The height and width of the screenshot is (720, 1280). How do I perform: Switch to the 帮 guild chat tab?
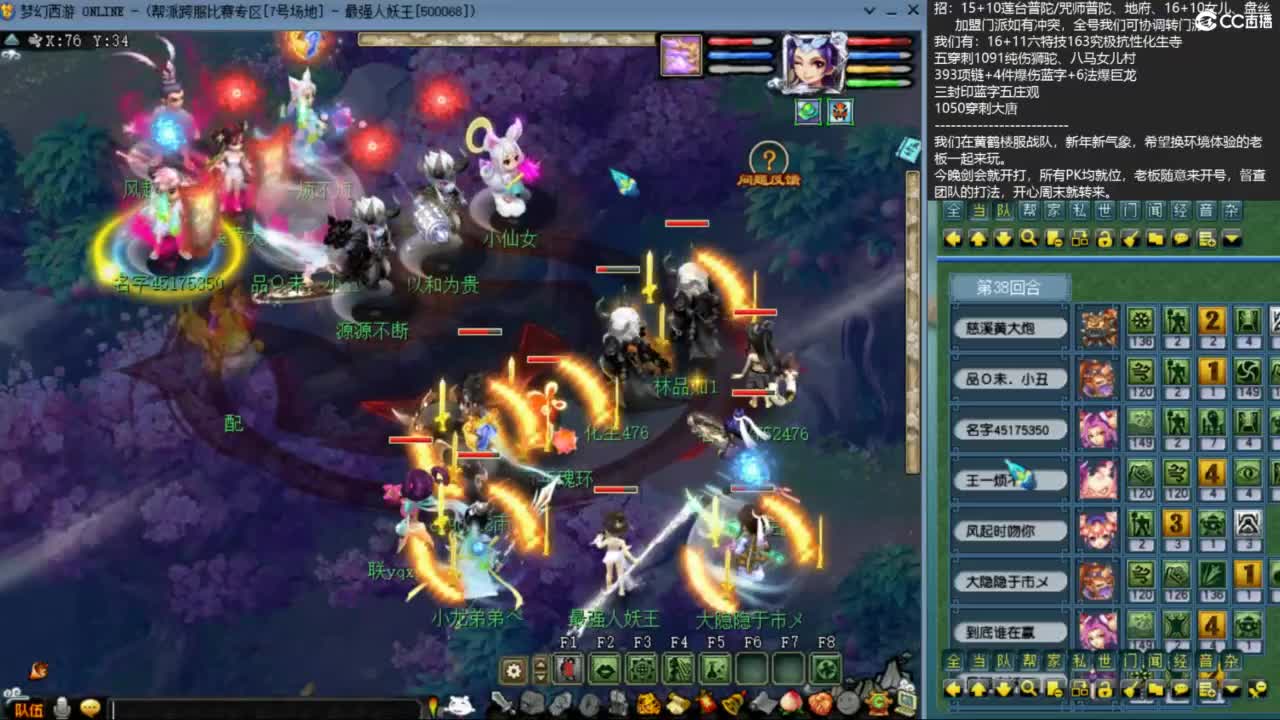(x=1027, y=211)
